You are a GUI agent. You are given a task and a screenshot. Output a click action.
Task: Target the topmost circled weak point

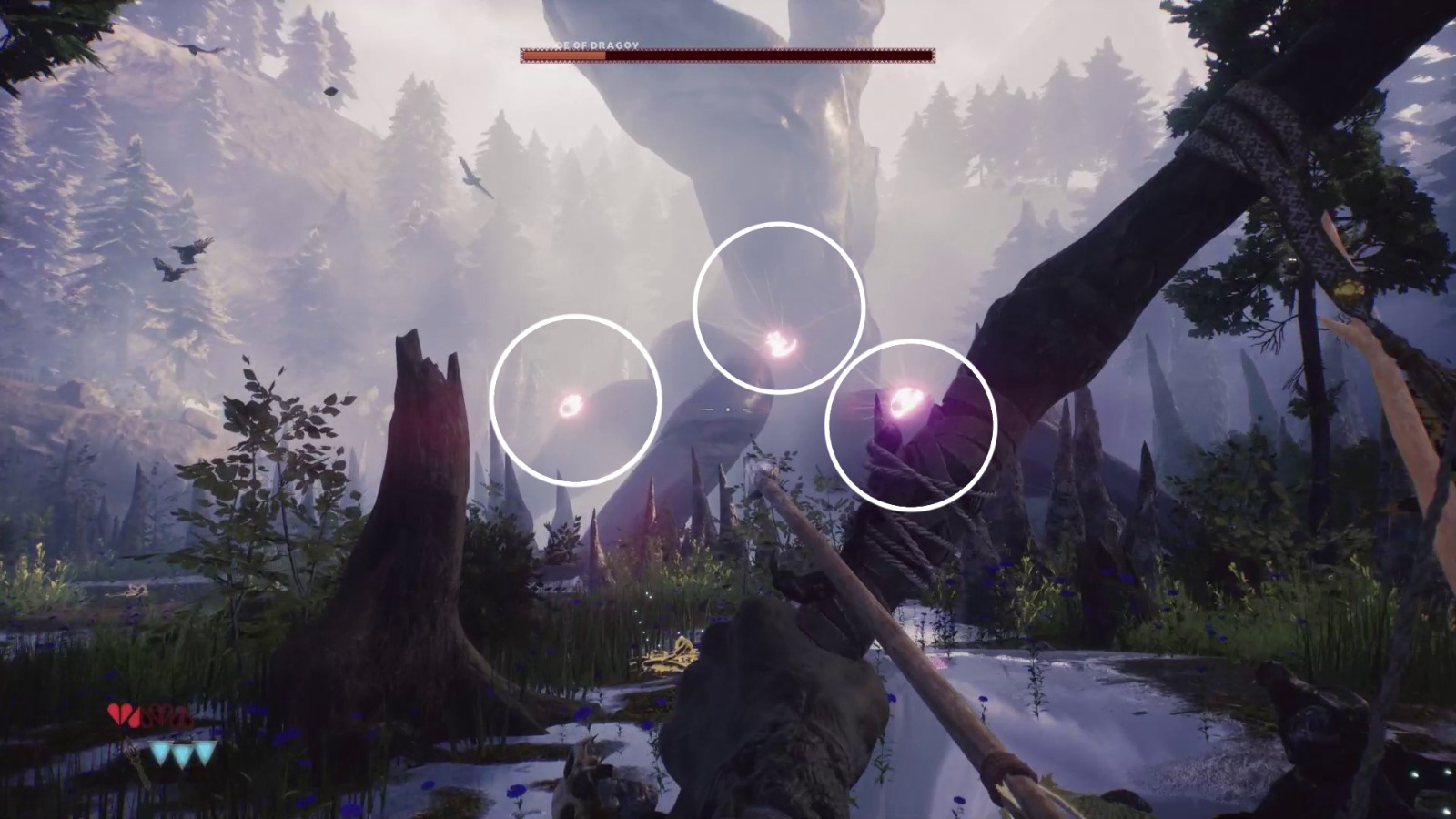tap(778, 343)
